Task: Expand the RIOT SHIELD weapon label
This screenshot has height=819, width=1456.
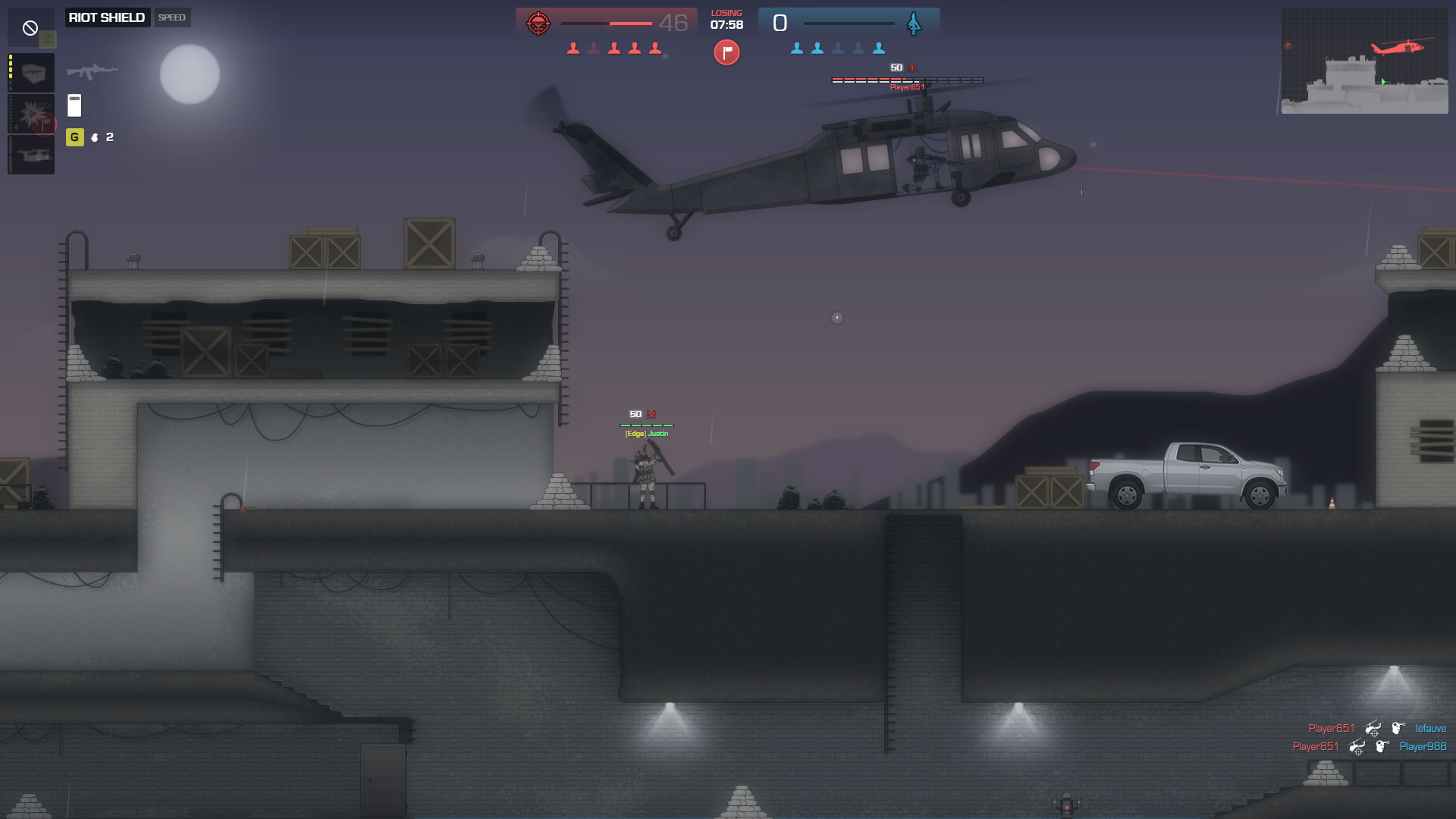Action: click(x=107, y=17)
